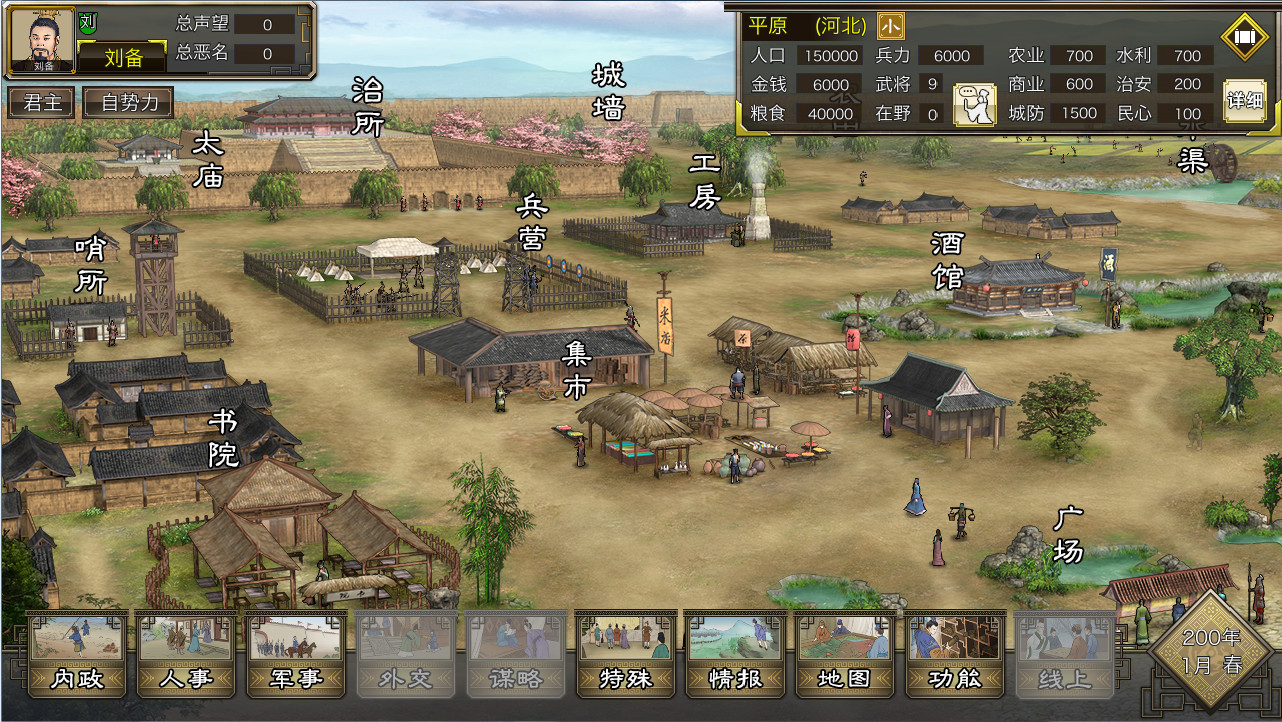This screenshot has width=1282, height=722.
Task: Show the 情报 intelligence menu
Action: (736, 653)
